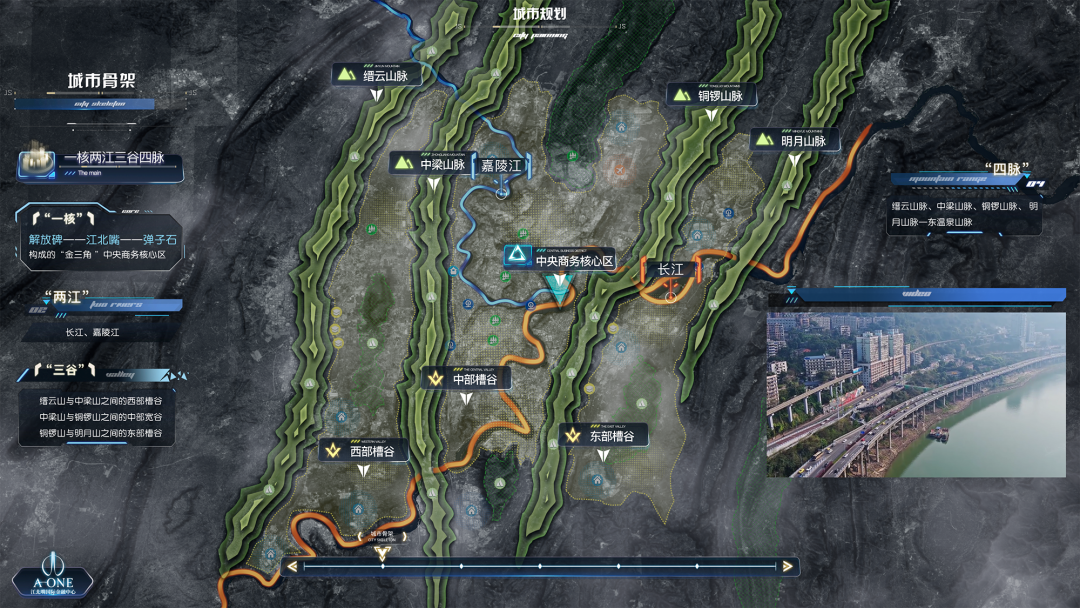Select the 缙云山脉 map label
The height and width of the screenshot is (608, 1080).
pyautogui.click(x=374, y=75)
